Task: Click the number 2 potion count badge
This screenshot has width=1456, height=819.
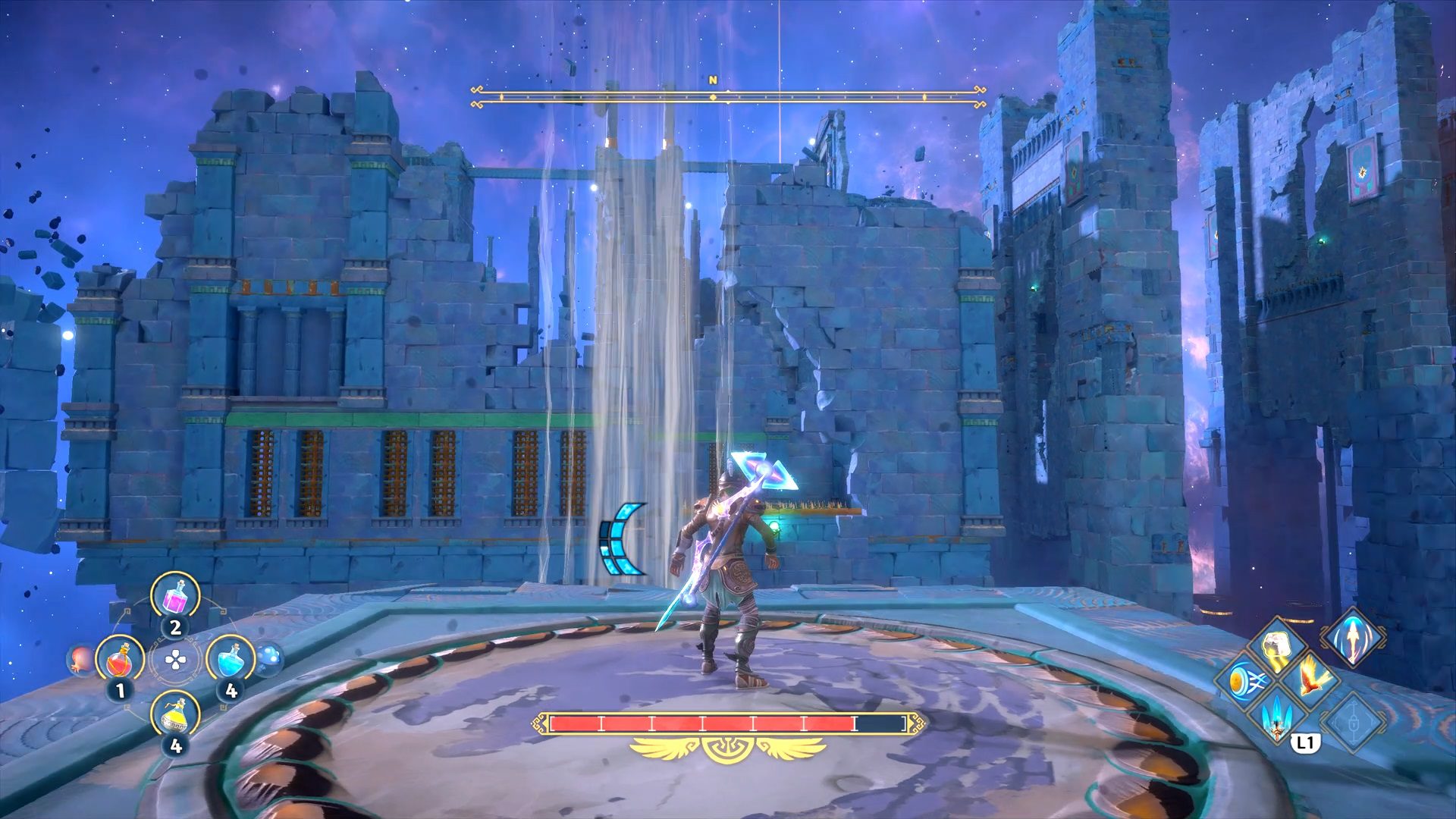Action: 174,627
